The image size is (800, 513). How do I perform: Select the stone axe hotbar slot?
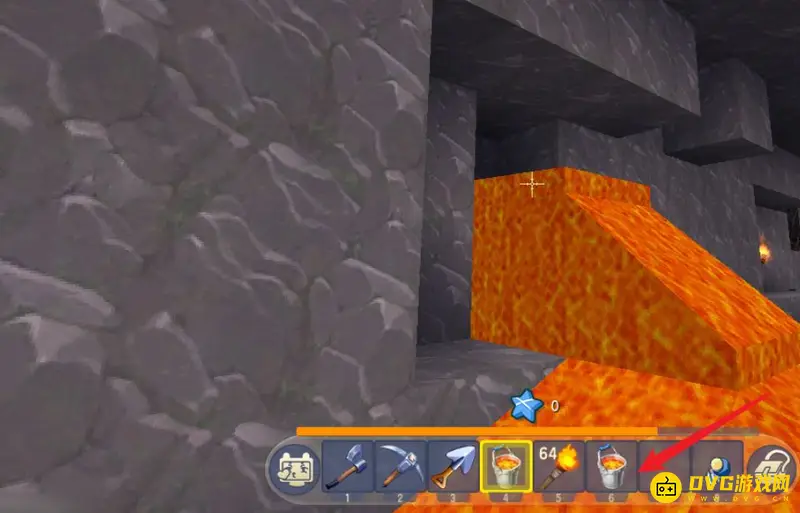(x=348, y=465)
